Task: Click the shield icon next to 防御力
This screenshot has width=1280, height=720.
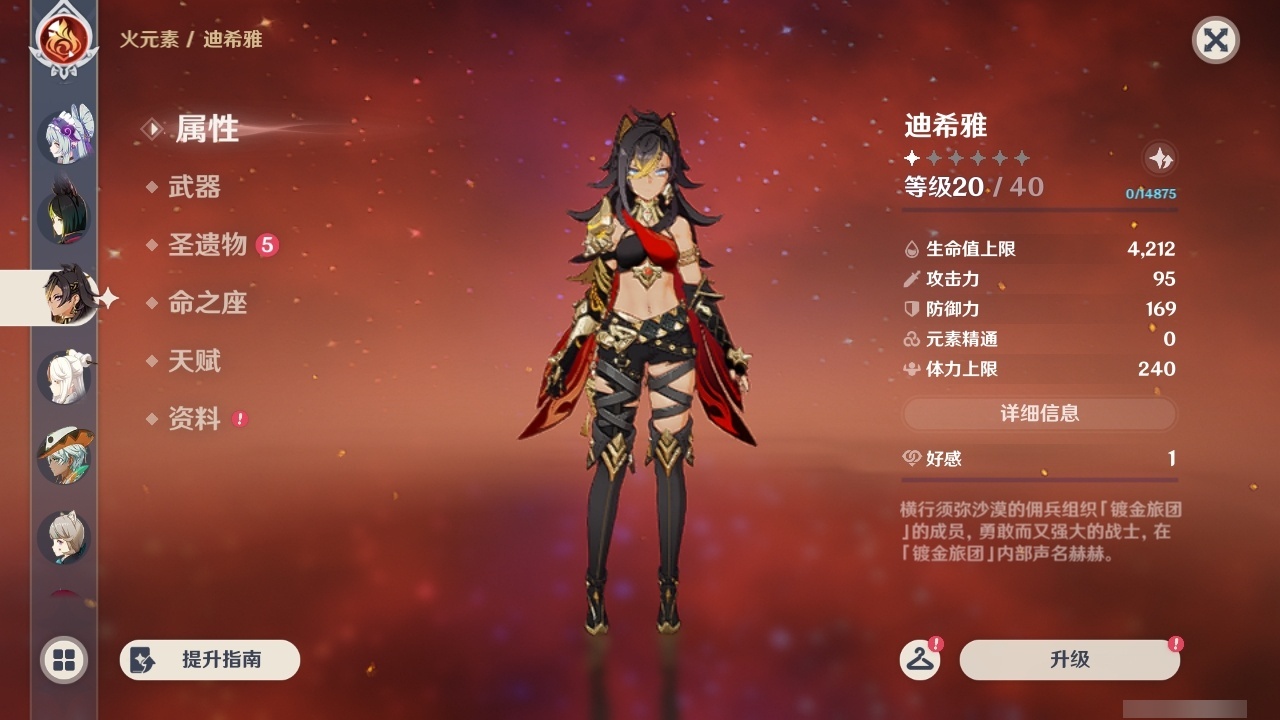Action: (x=912, y=309)
